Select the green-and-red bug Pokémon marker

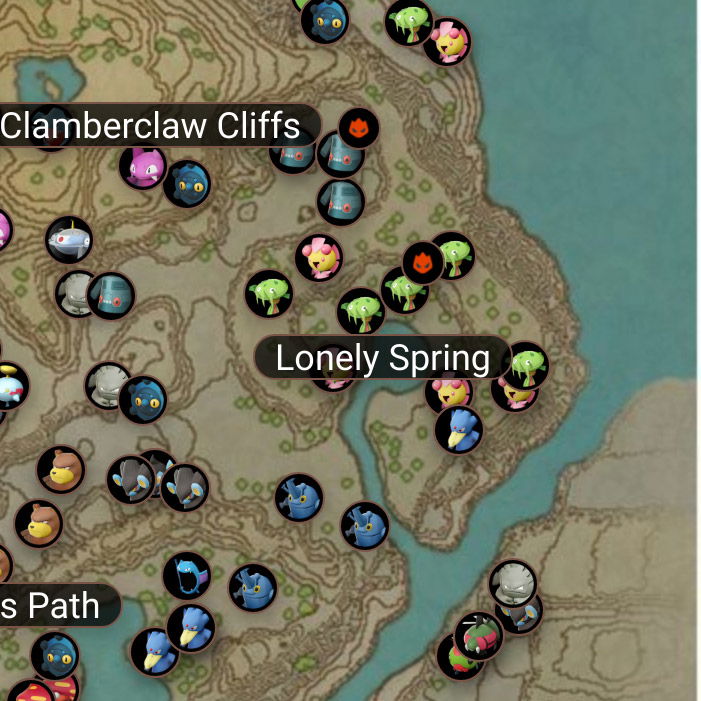coord(479,634)
